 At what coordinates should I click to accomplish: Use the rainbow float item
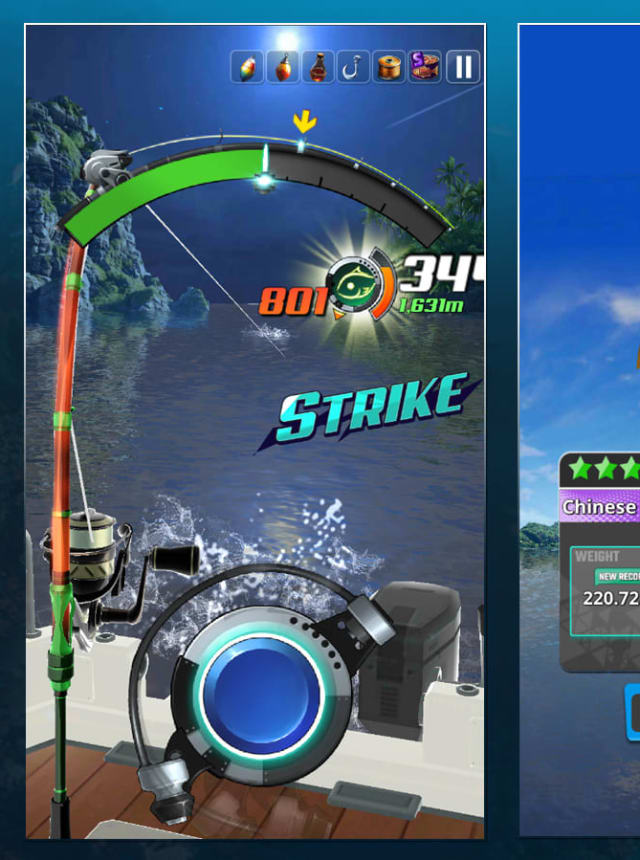[247, 68]
